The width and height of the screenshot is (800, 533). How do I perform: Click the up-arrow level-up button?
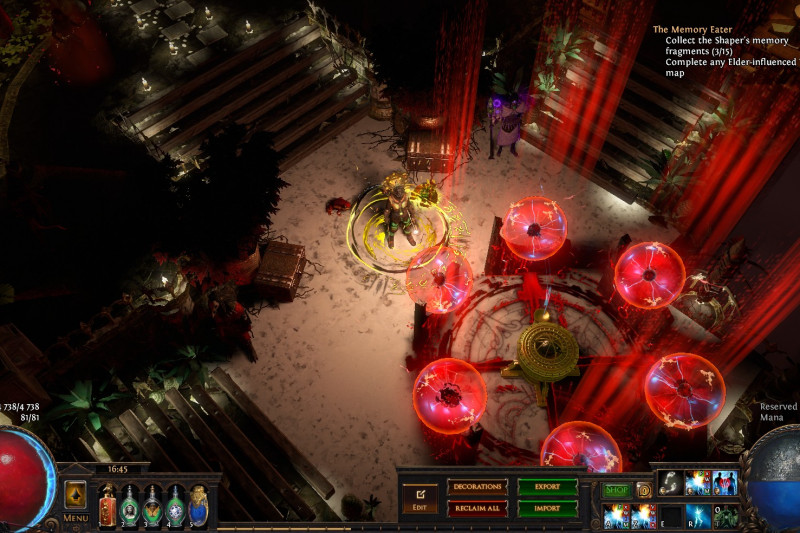(76, 495)
